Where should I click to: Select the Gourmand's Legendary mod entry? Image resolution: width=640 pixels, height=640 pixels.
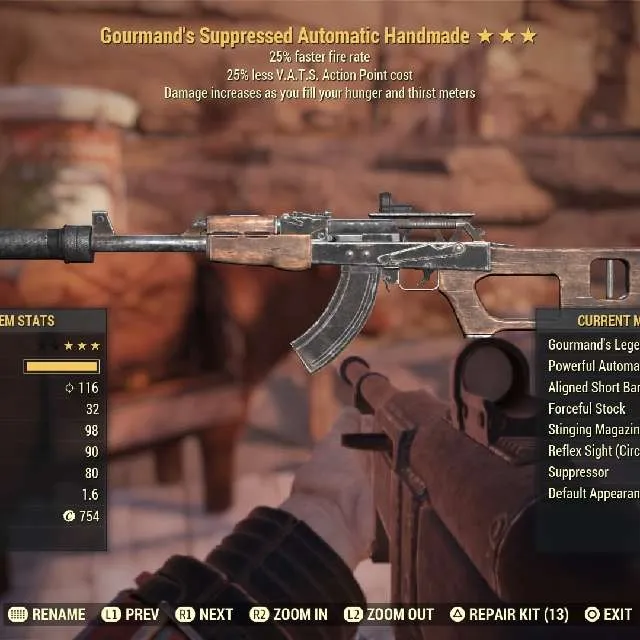593,344
